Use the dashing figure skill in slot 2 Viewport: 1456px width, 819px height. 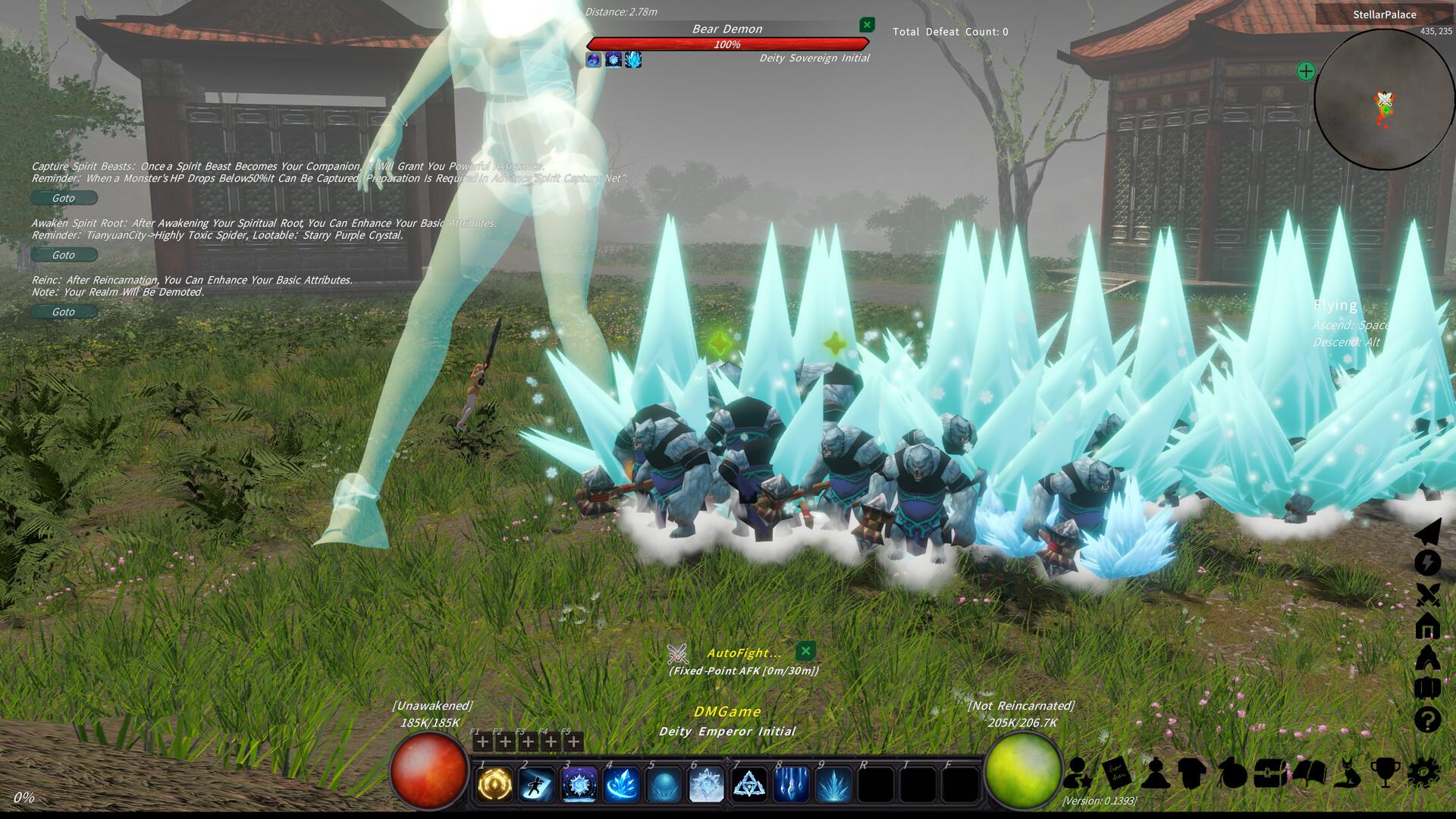[x=537, y=784]
